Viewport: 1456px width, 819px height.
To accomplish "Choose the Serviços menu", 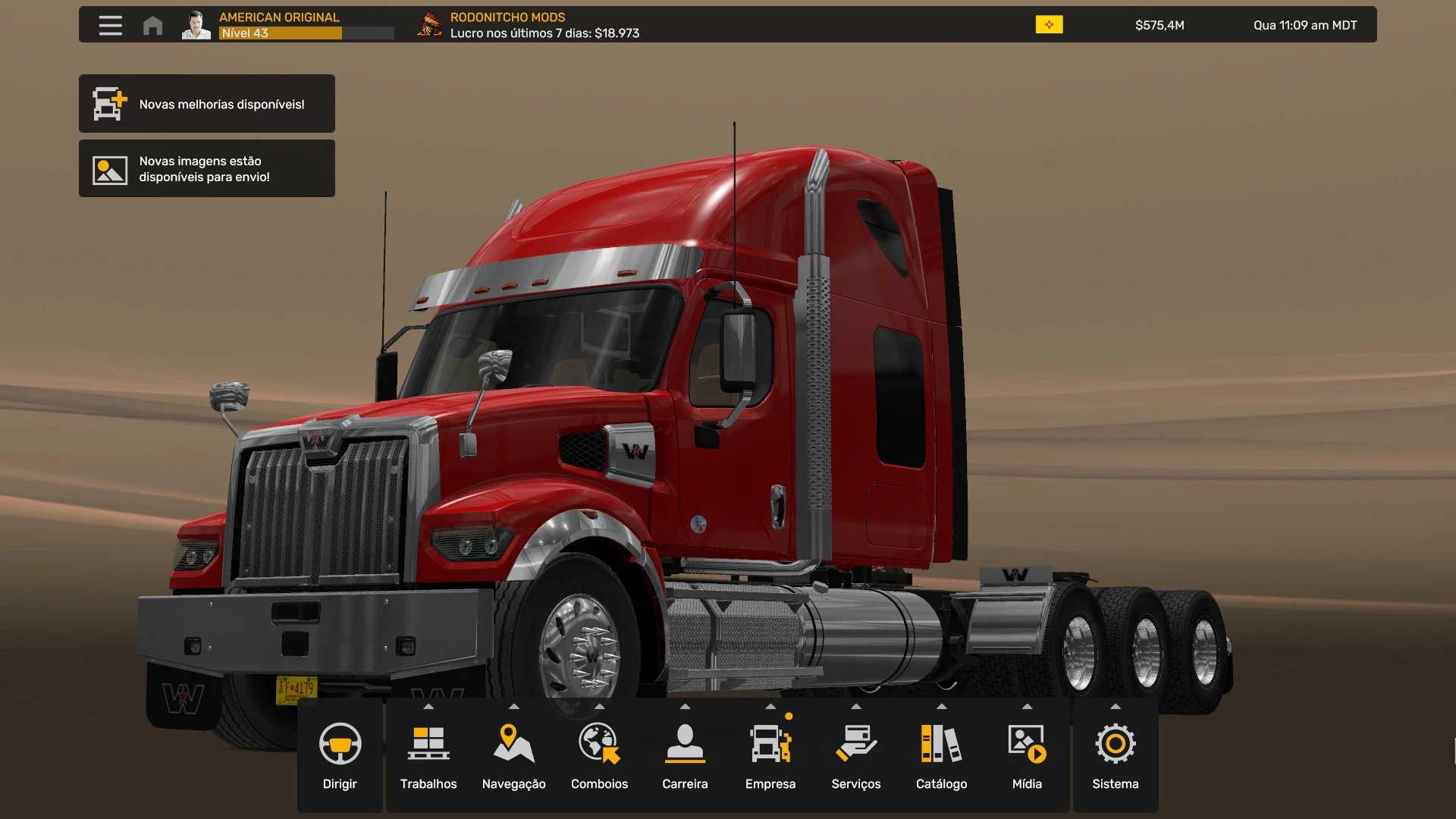I will tap(856, 756).
